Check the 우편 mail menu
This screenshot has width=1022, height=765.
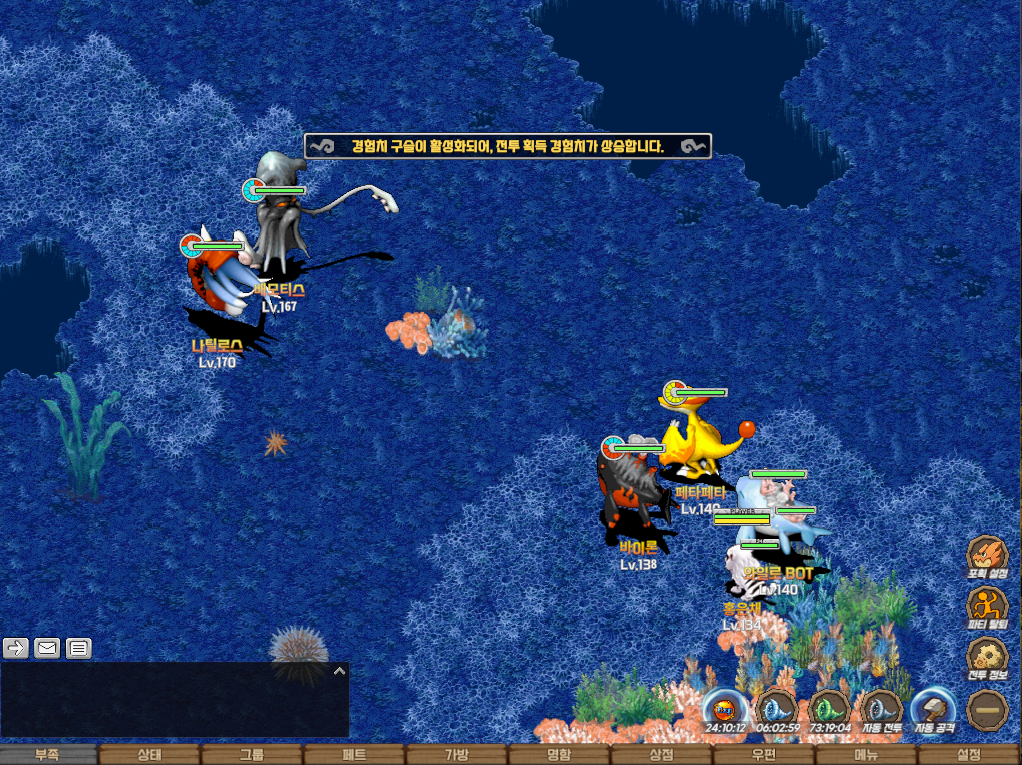pos(764,755)
